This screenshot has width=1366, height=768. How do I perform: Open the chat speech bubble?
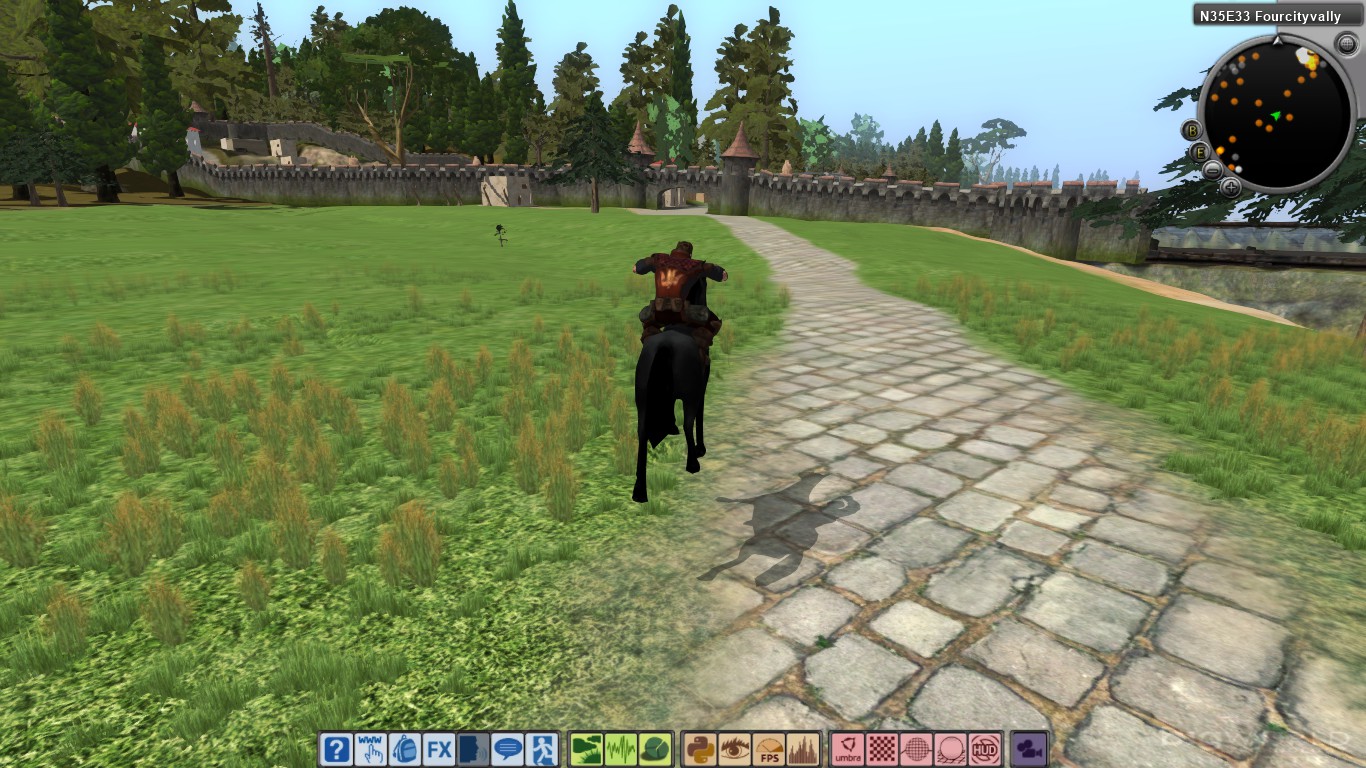508,749
